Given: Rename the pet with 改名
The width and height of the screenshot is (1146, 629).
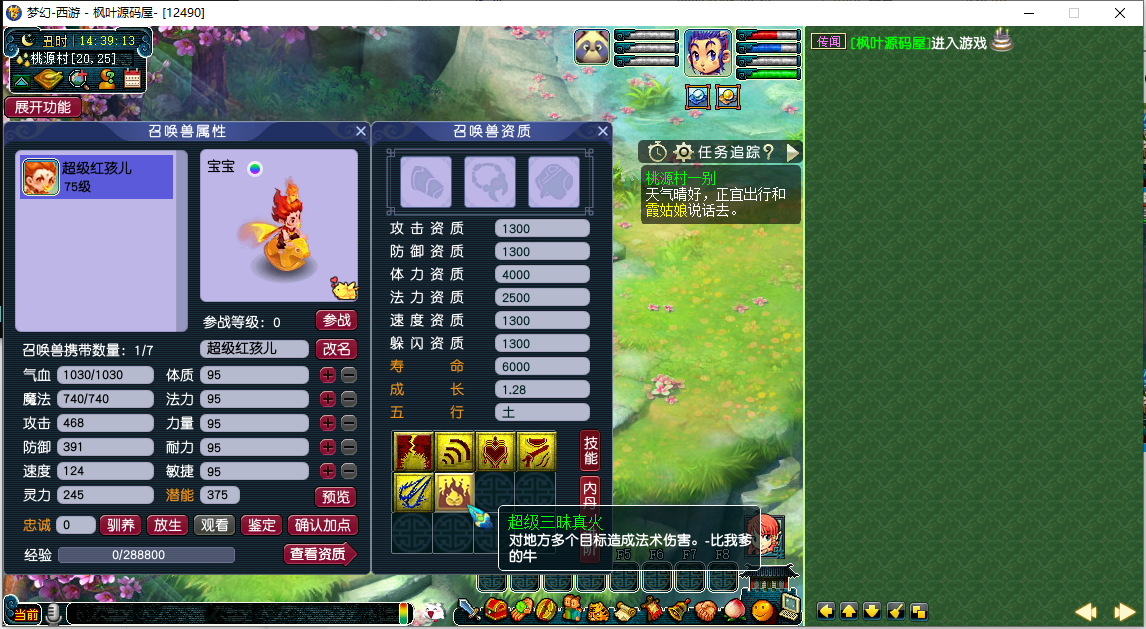Looking at the screenshot, I should (x=337, y=349).
